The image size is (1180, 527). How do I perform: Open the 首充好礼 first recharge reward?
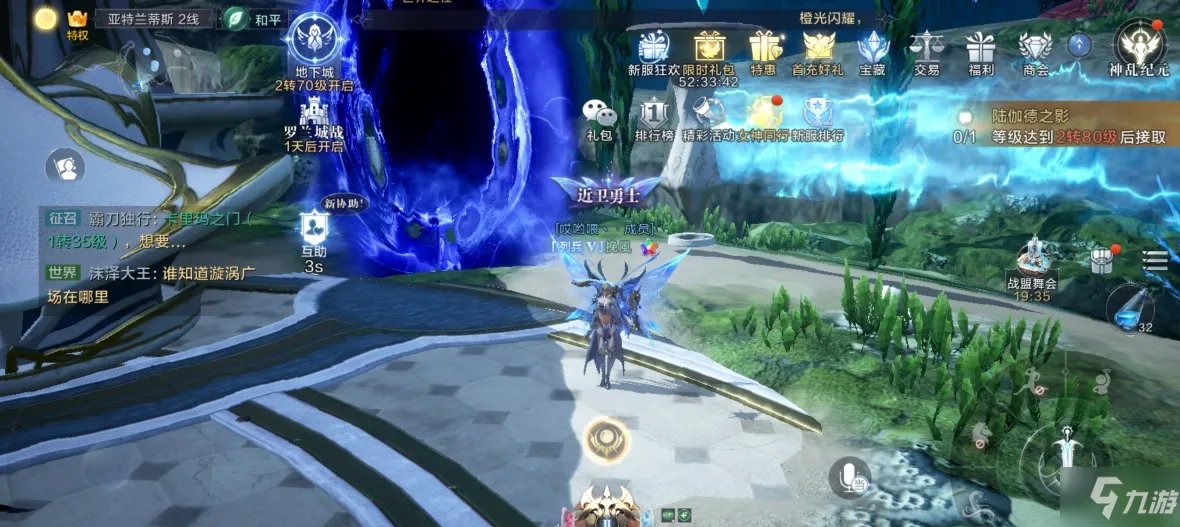pos(818,48)
